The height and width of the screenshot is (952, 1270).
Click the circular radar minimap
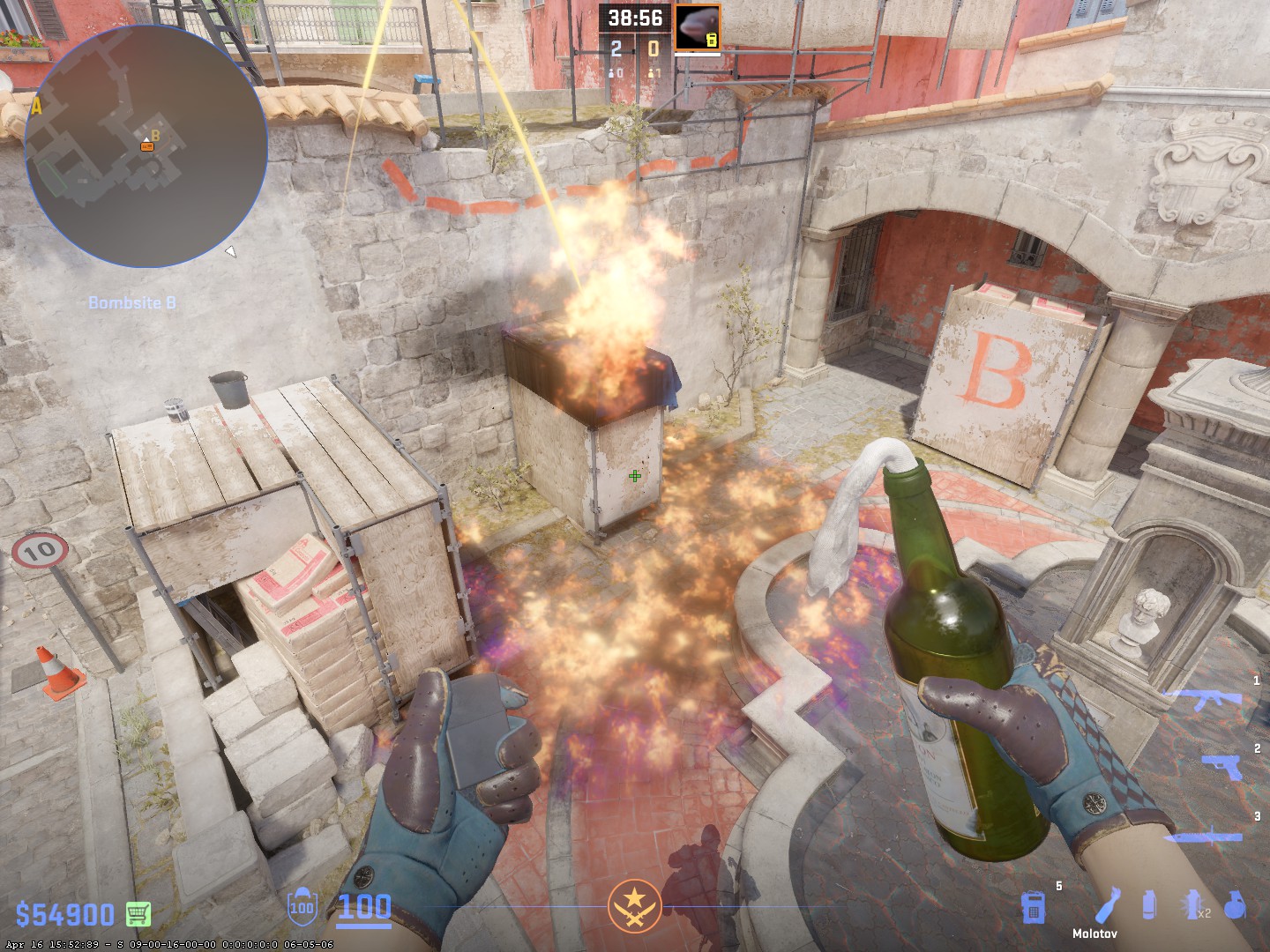pyautogui.click(x=146, y=146)
